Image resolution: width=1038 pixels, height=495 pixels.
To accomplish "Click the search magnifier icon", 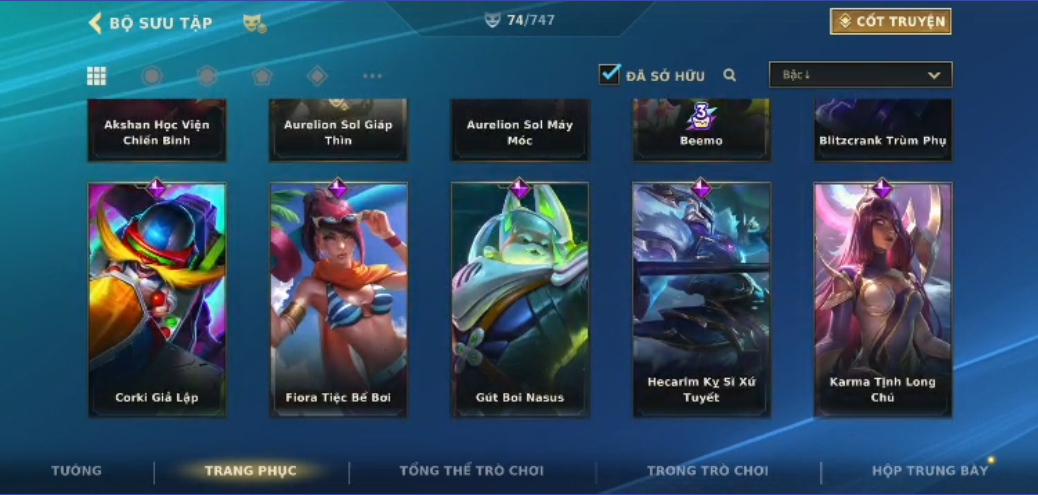I will pyautogui.click(x=730, y=75).
